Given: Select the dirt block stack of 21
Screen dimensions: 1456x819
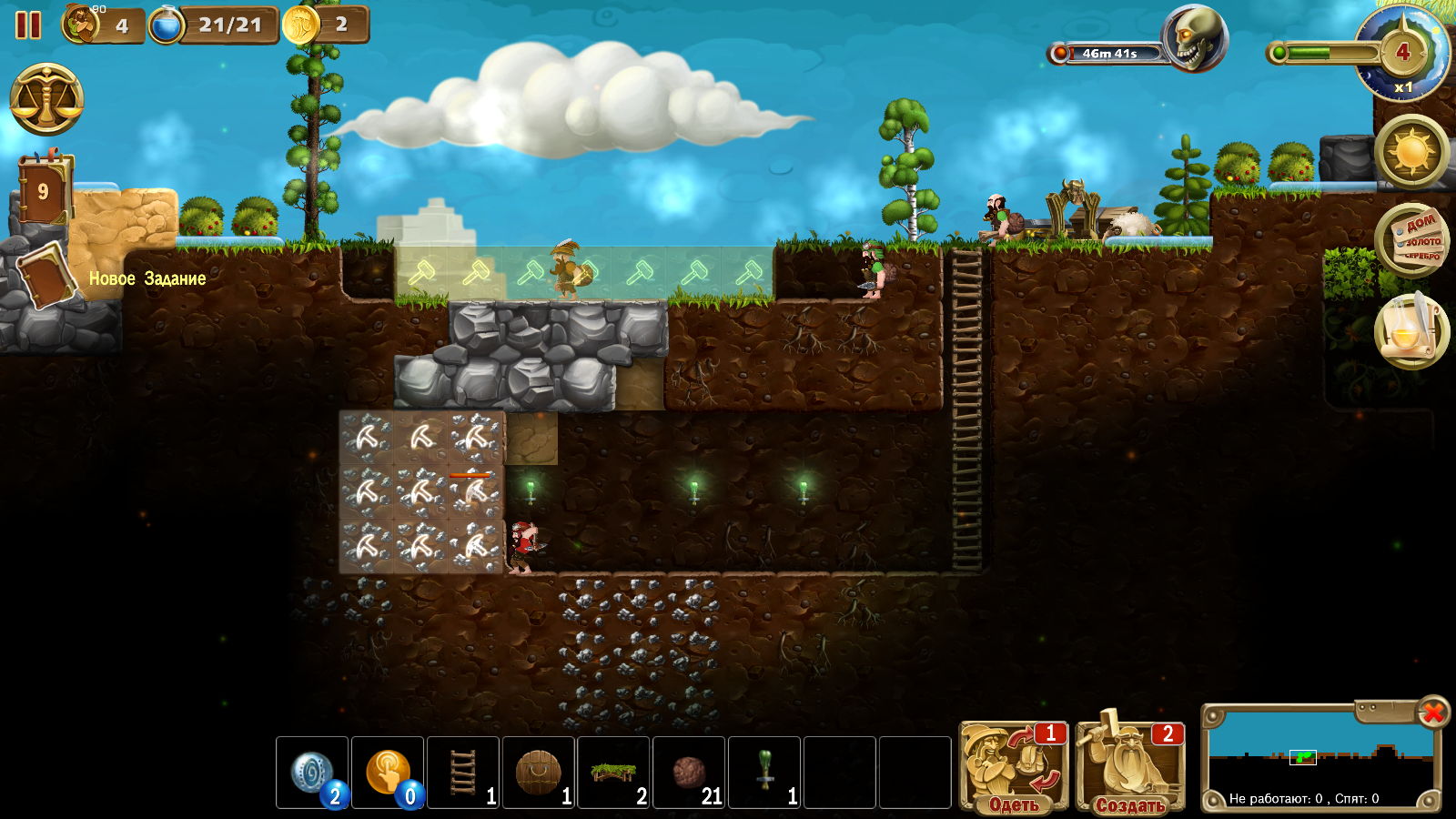Looking at the screenshot, I should [690, 773].
